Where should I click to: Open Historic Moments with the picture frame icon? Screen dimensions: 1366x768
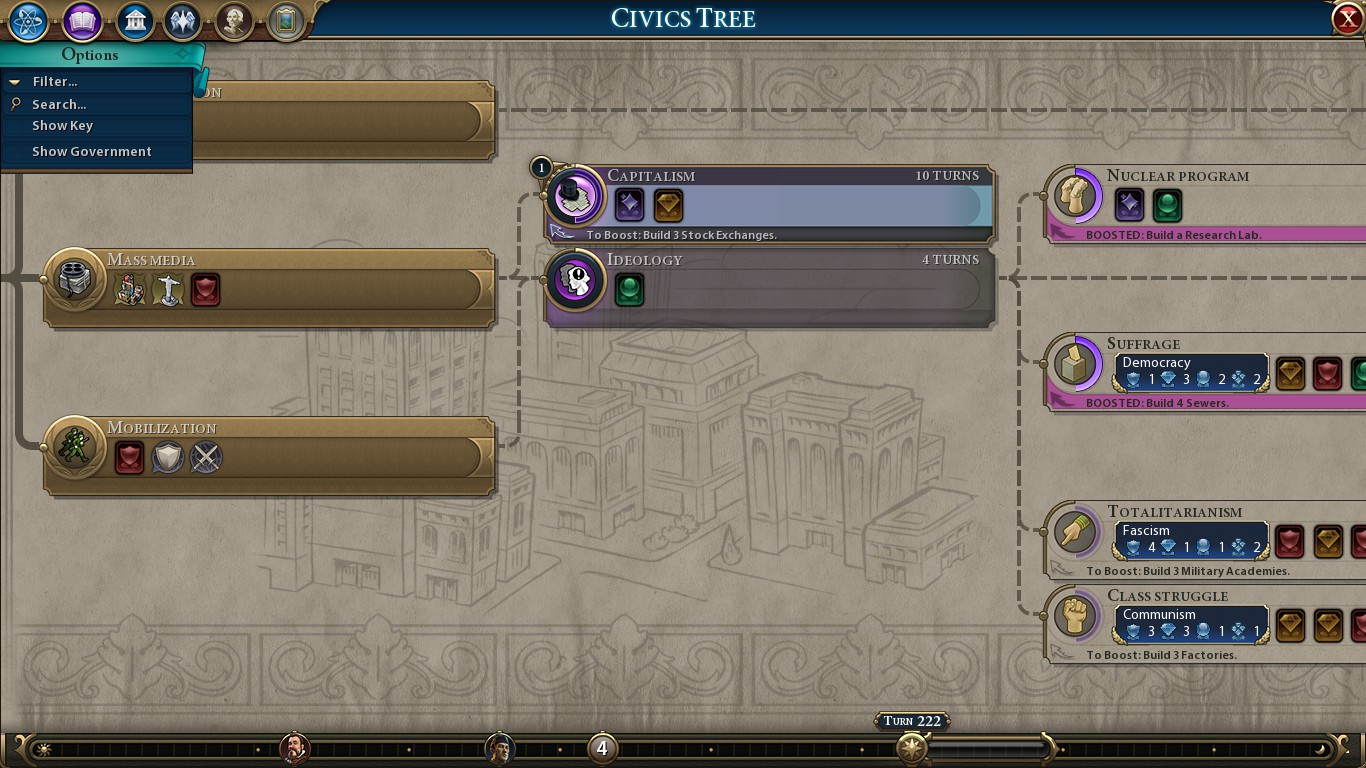point(284,20)
